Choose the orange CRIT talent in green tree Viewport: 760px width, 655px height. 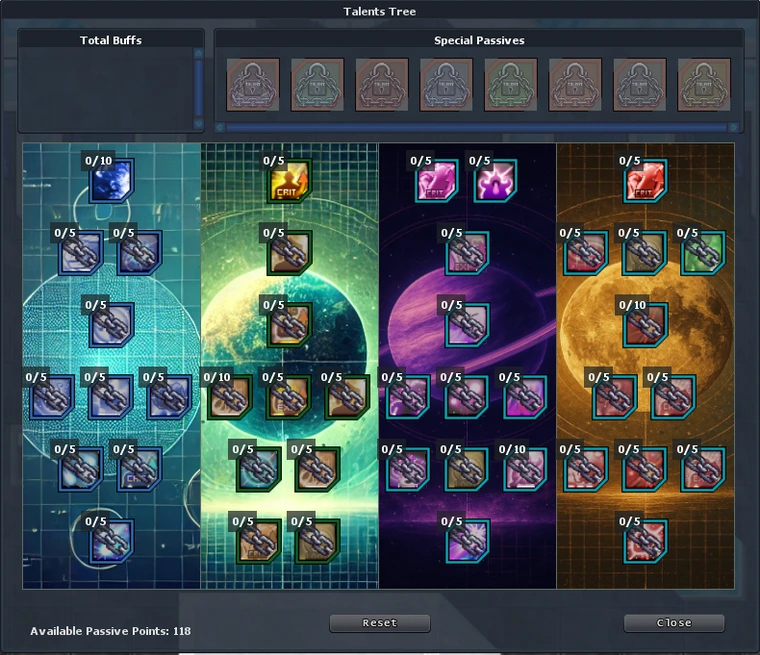(288, 181)
